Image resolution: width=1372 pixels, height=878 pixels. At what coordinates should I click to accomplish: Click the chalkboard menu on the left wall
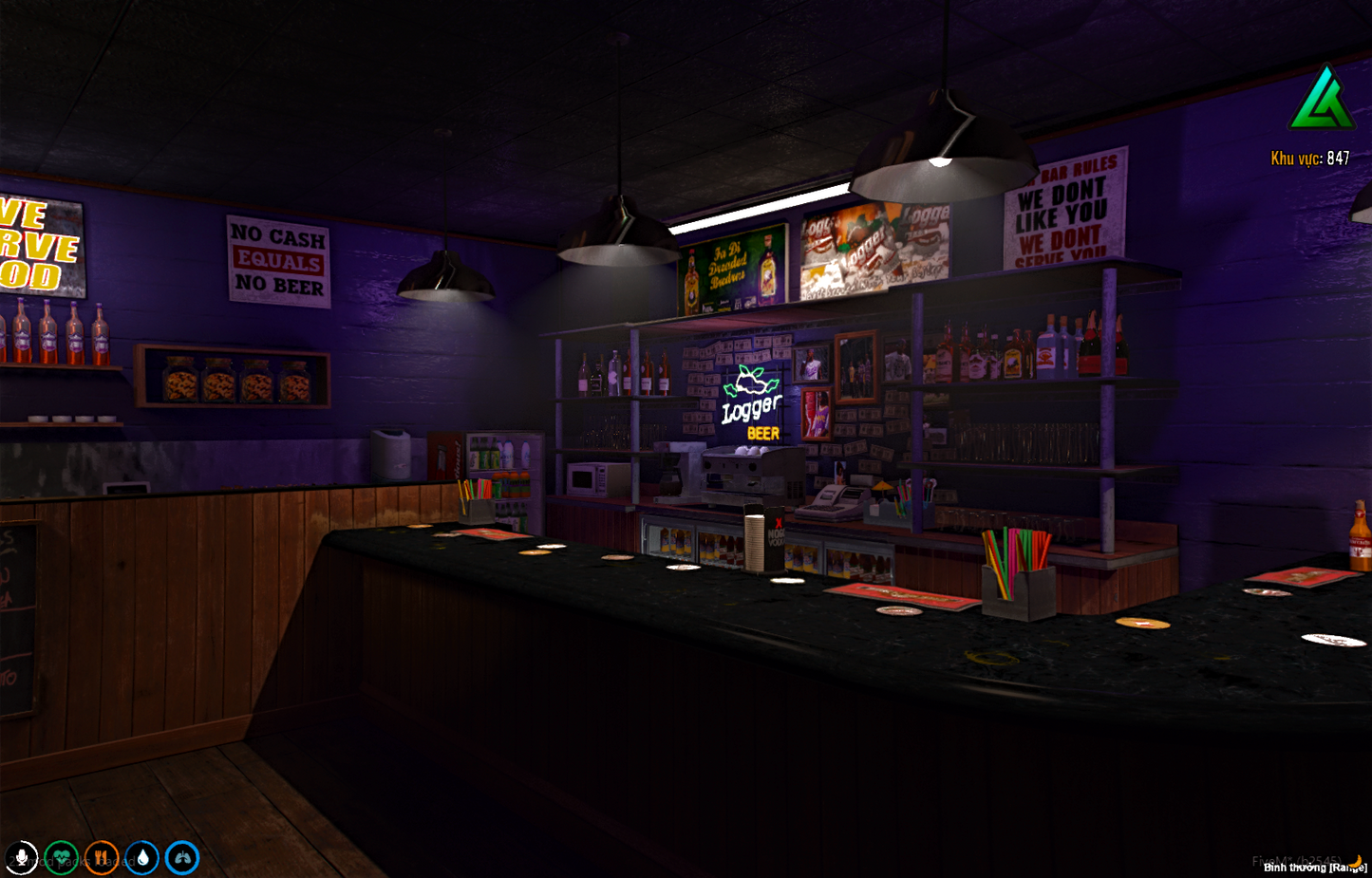17,617
